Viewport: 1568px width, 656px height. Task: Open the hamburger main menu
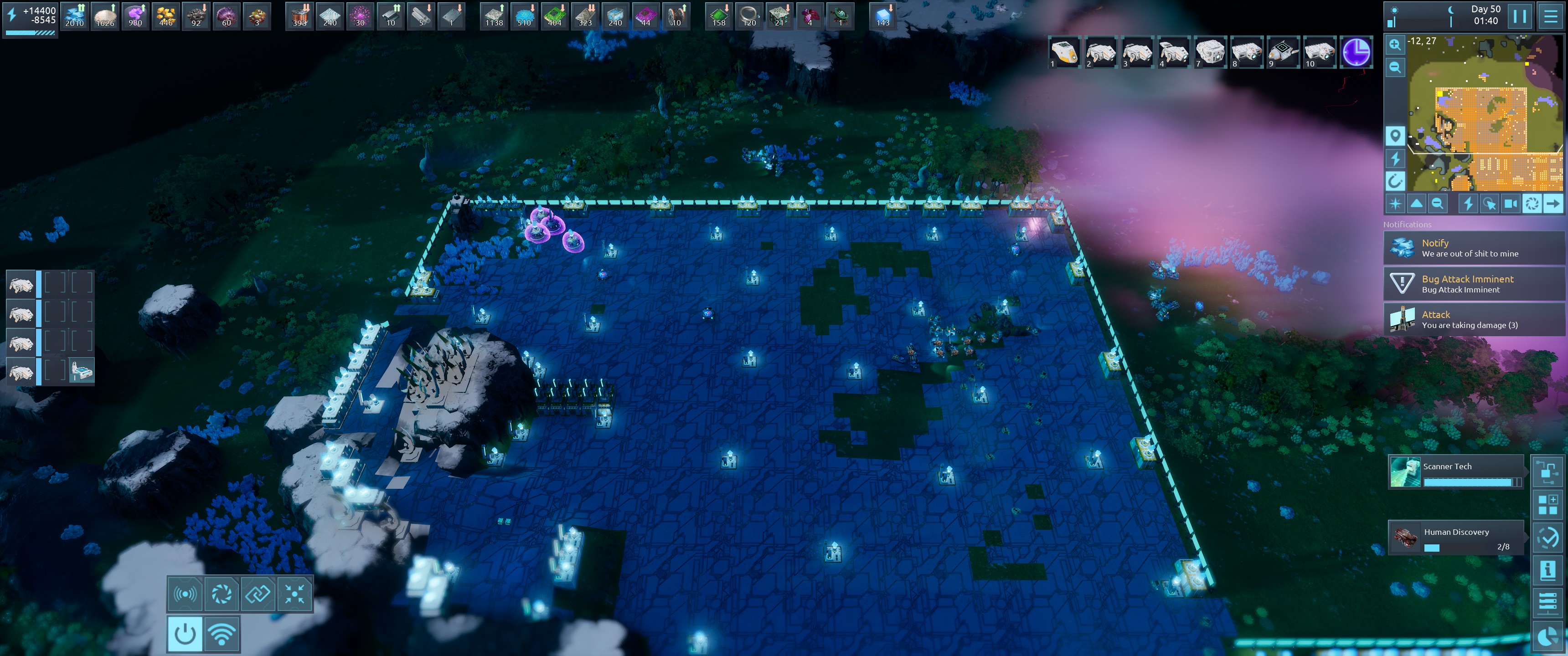[1550, 16]
